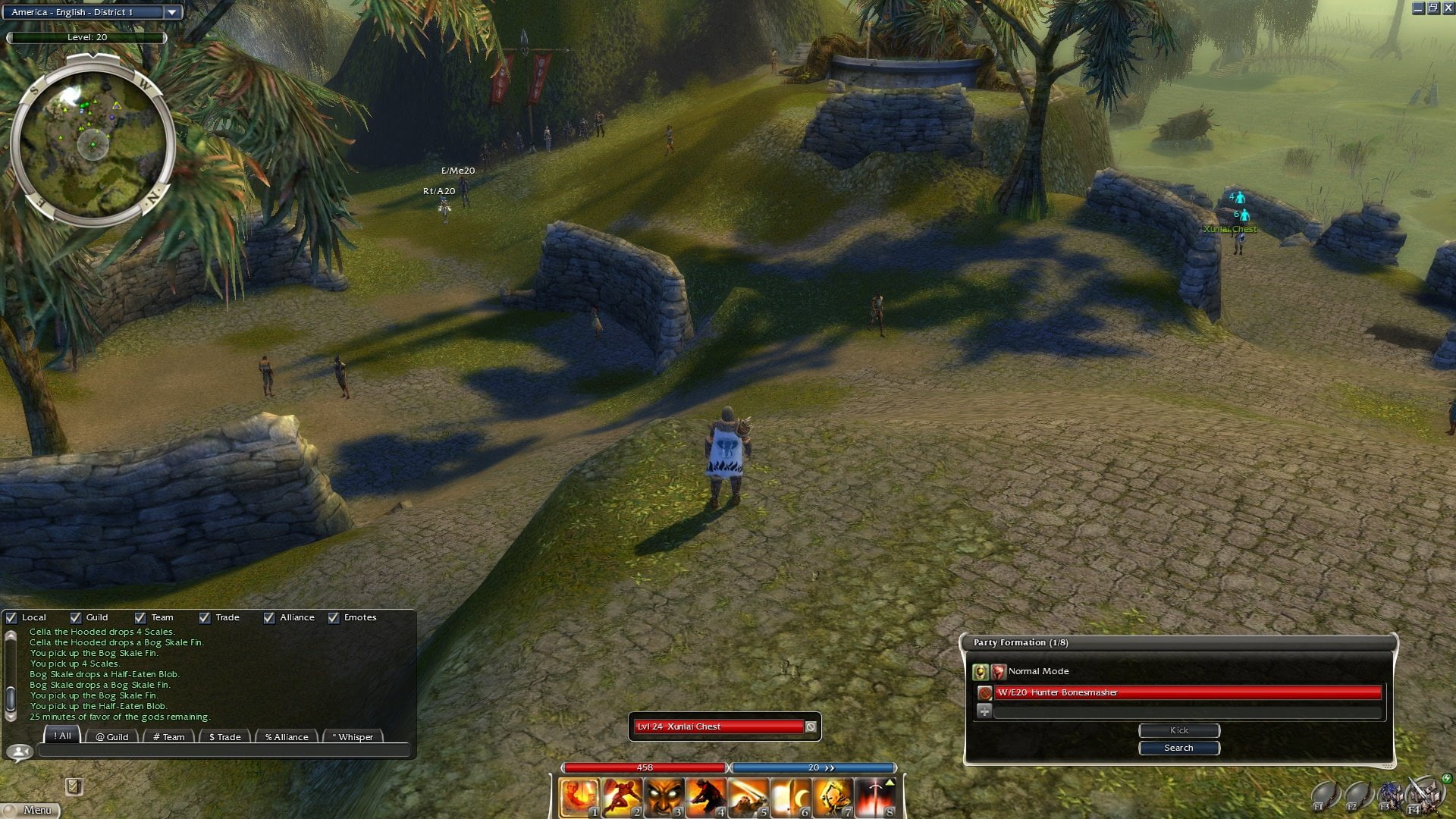Open the Menu button
This screenshot has width=1456, height=819.
click(31, 810)
